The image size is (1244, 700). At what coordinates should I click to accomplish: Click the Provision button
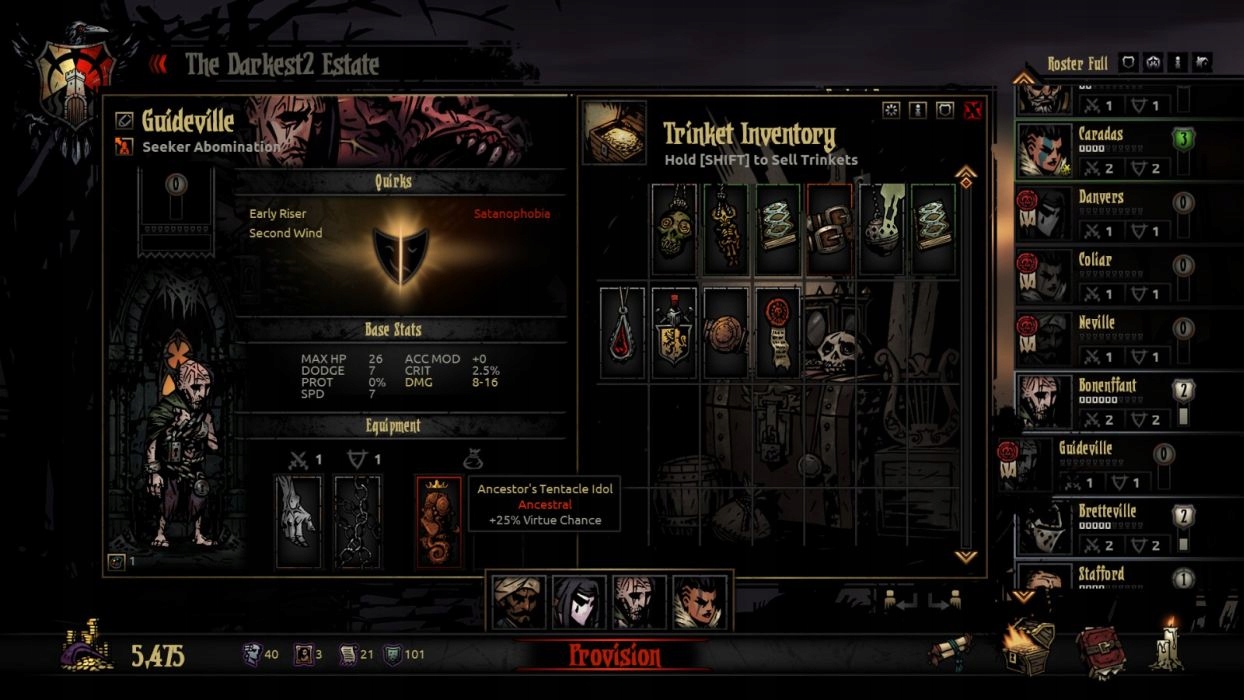pos(614,656)
